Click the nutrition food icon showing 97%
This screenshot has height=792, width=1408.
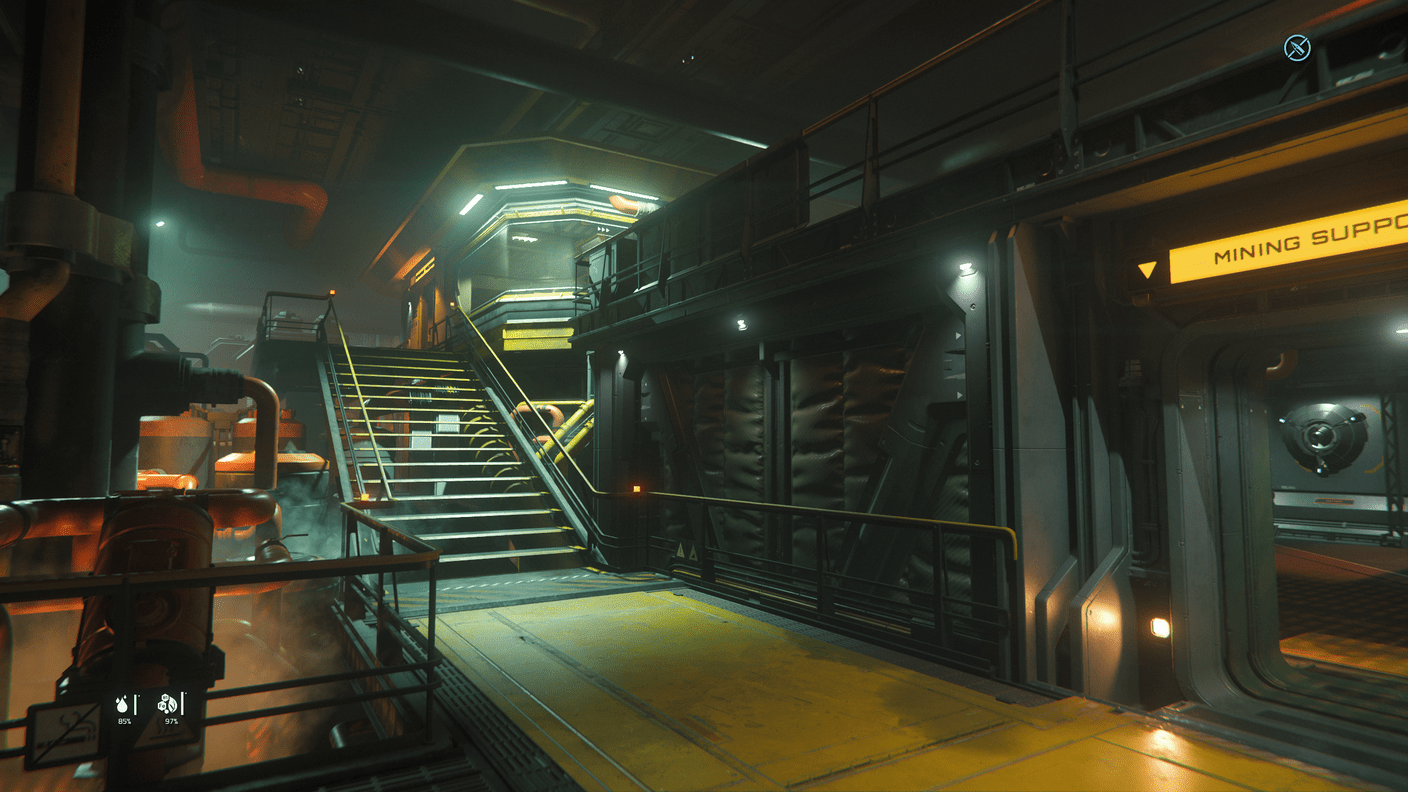pos(168,703)
